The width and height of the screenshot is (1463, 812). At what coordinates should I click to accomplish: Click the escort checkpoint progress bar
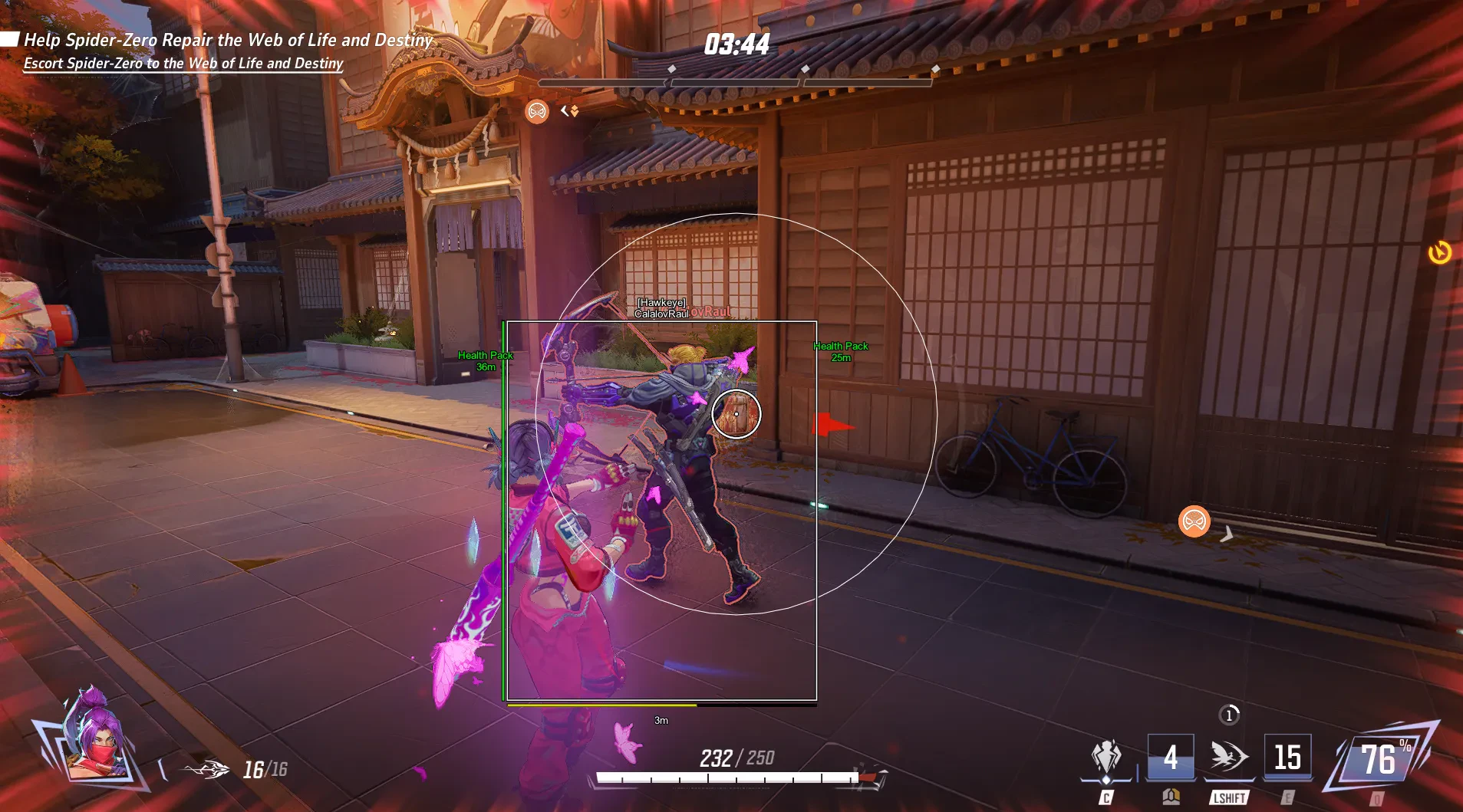coord(735,81)
